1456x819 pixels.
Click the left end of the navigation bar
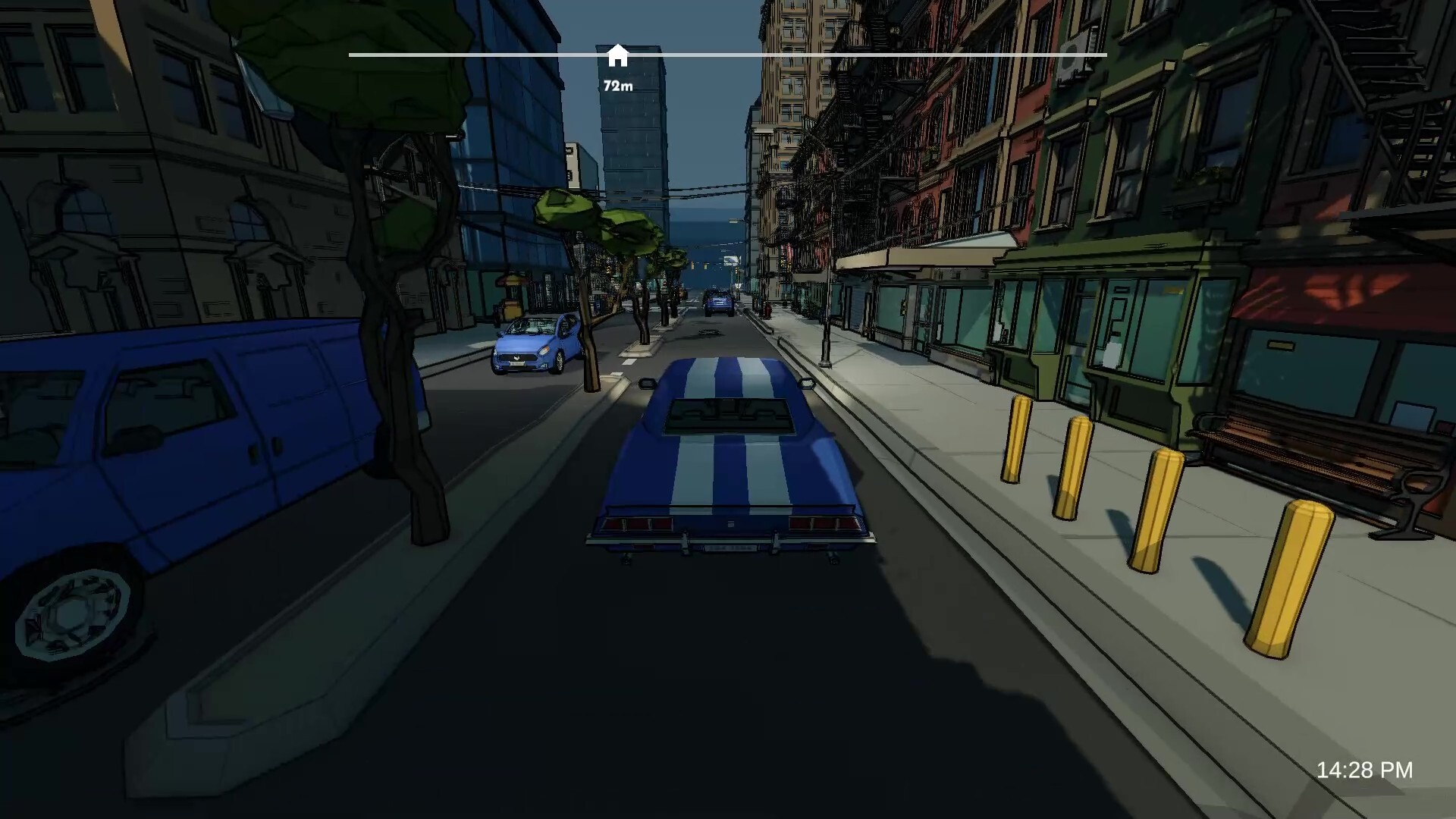tap(351, 55)
